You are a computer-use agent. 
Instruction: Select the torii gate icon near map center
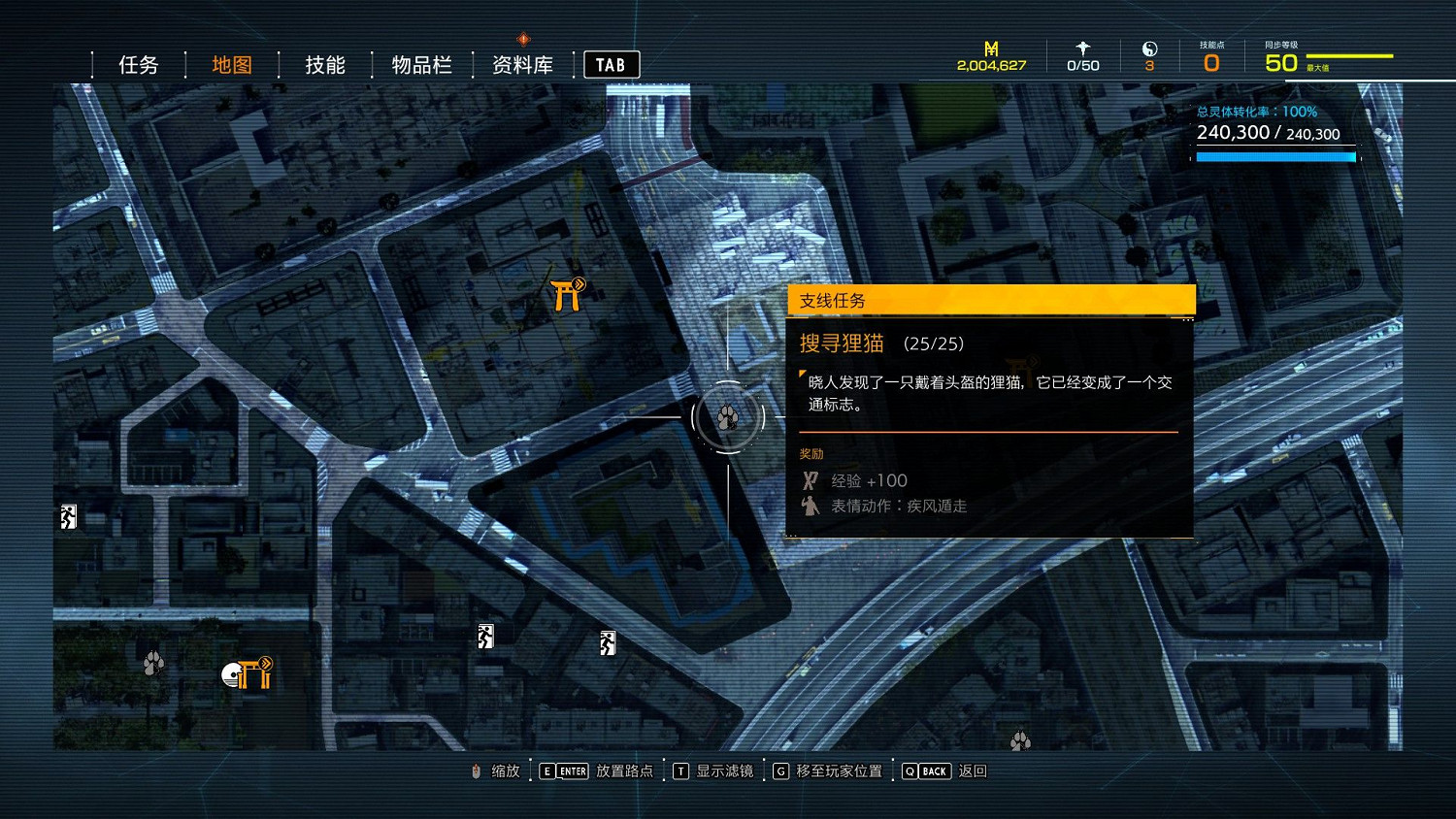click(566, 294)
